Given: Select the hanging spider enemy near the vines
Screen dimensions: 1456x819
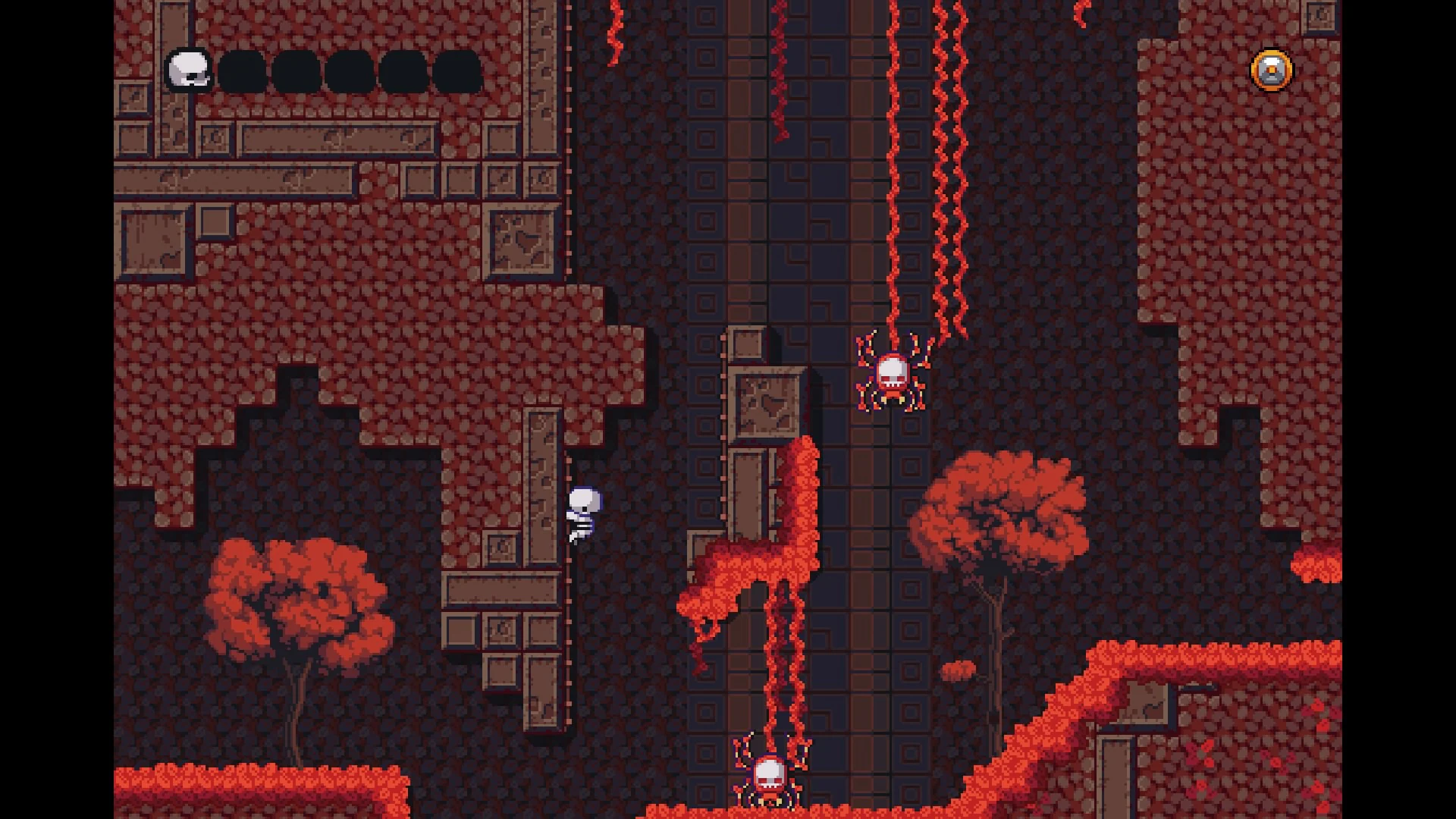Looking at the screenshot, I should (893, 372).
